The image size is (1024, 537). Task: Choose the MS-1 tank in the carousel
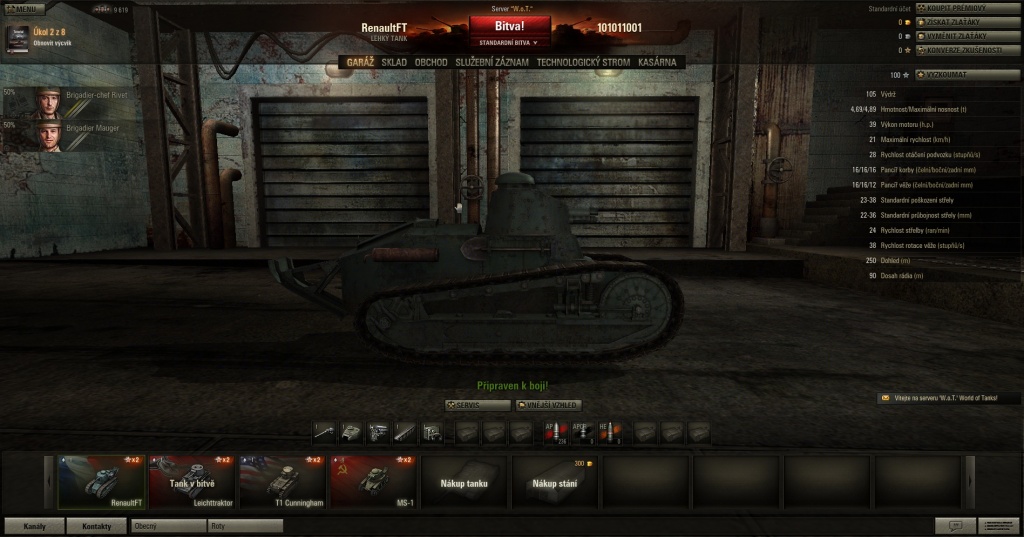coord(373,481)
